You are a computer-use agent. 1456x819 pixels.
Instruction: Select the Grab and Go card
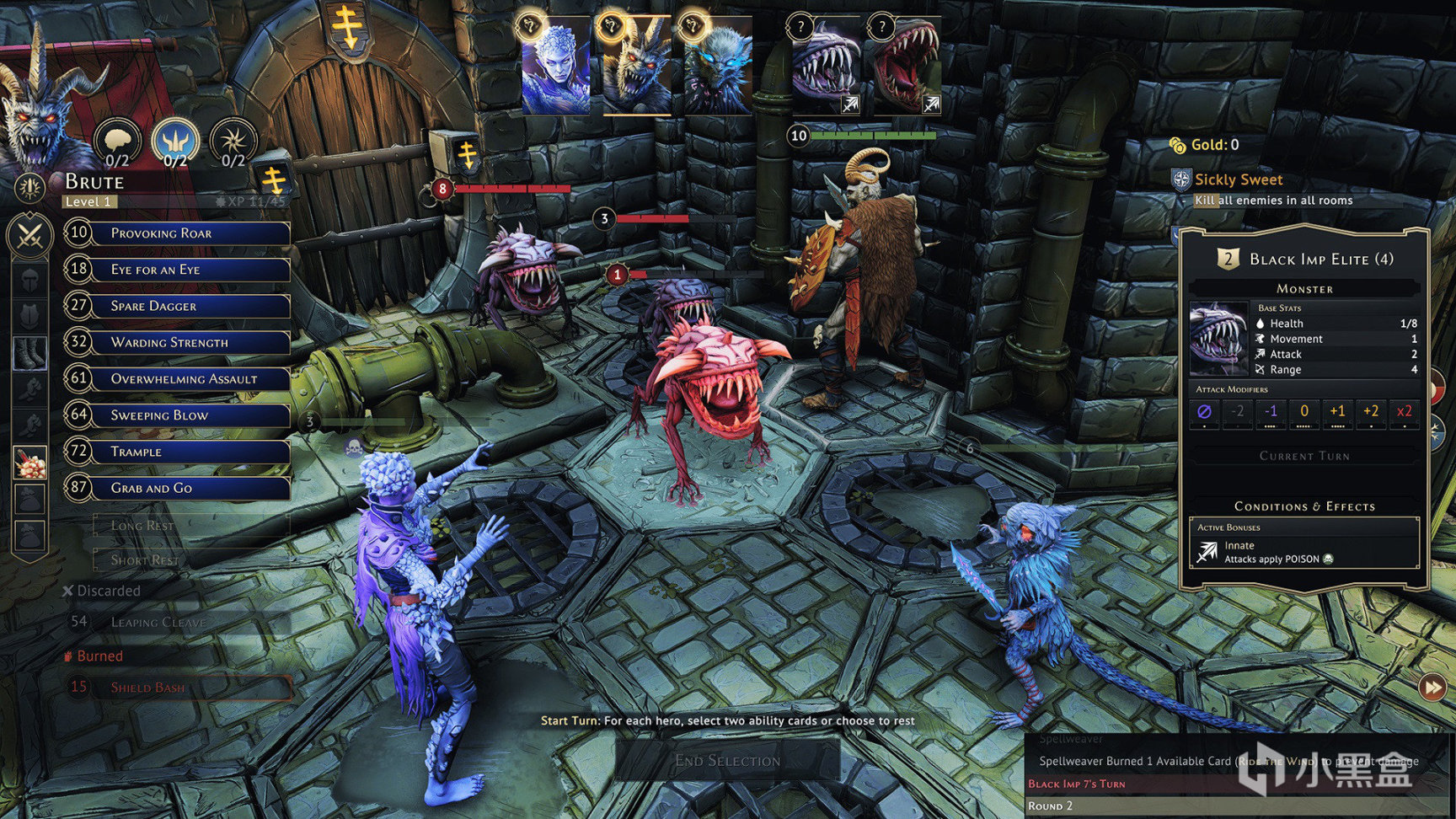click(190, 488)
